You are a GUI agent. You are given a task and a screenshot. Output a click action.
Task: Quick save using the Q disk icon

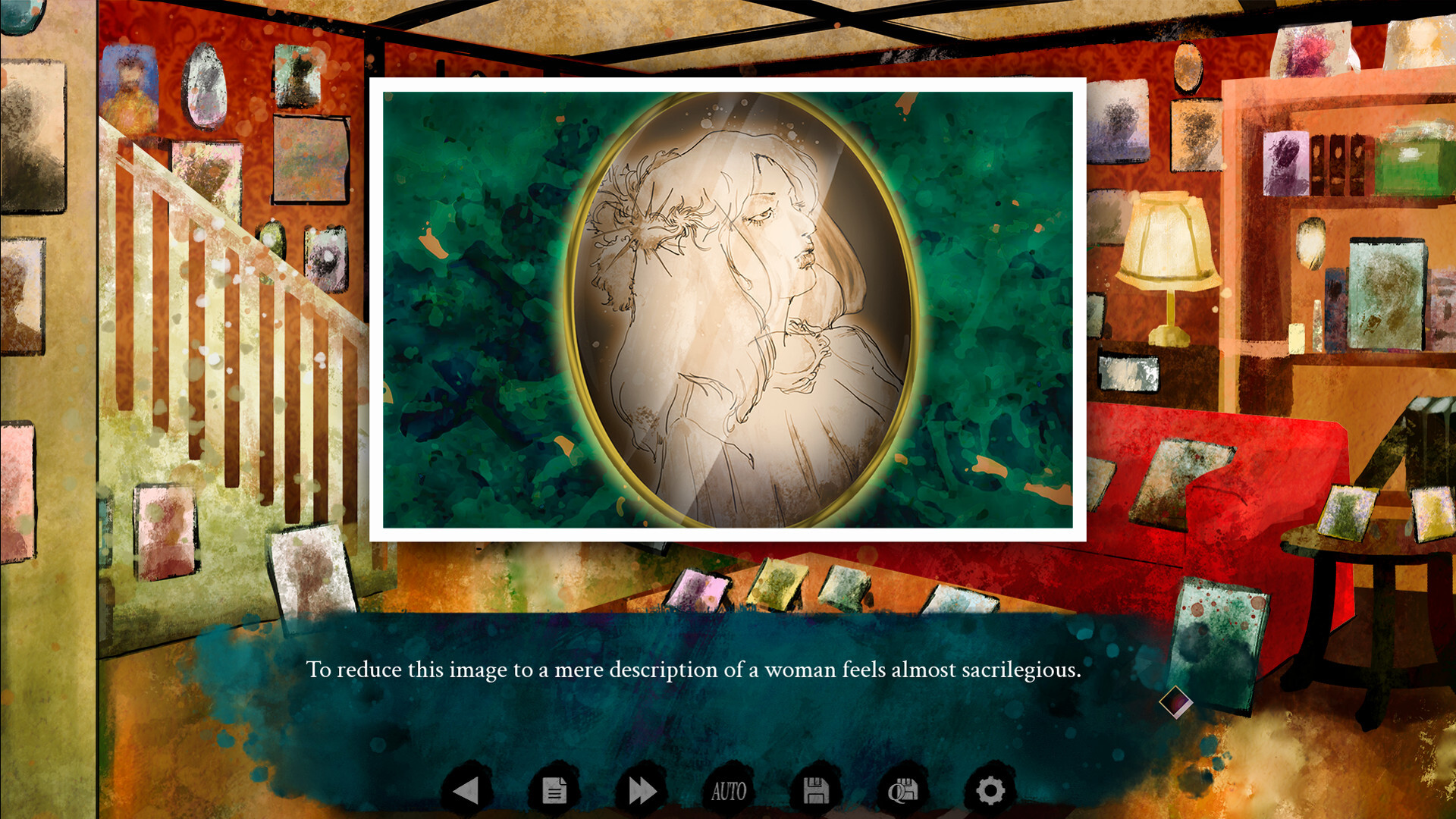tap(903, 789)
